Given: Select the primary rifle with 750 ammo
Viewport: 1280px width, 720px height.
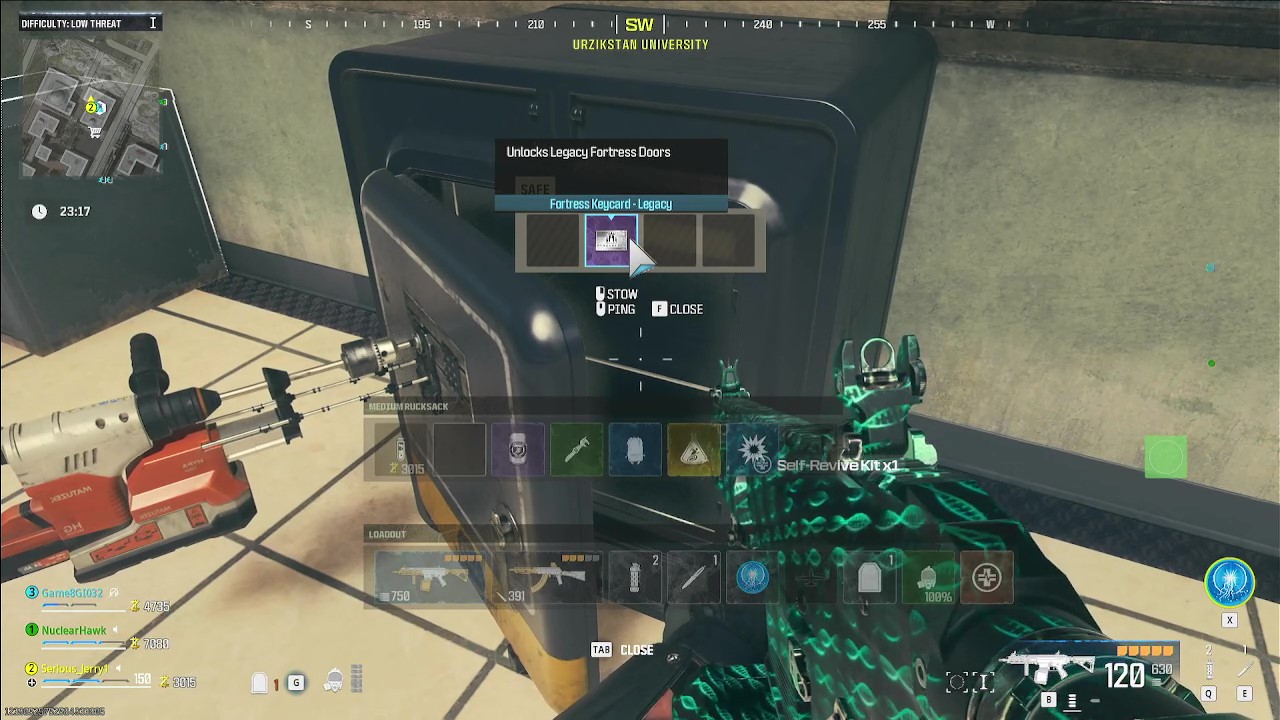Looking at the screenshot, I should [x=430, y=577].
